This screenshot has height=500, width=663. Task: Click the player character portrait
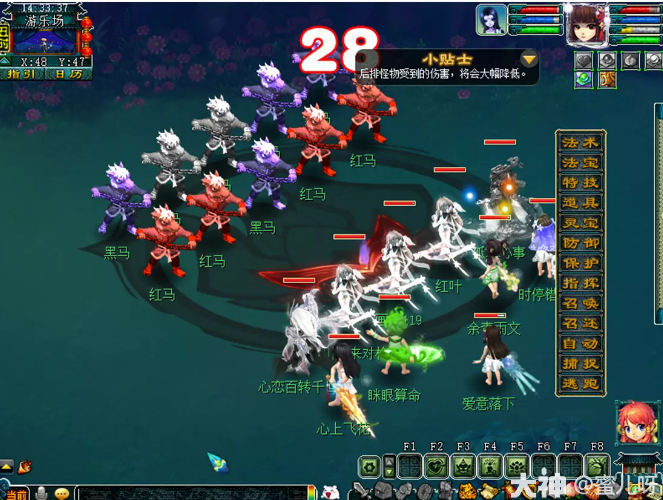click(587, 24)
